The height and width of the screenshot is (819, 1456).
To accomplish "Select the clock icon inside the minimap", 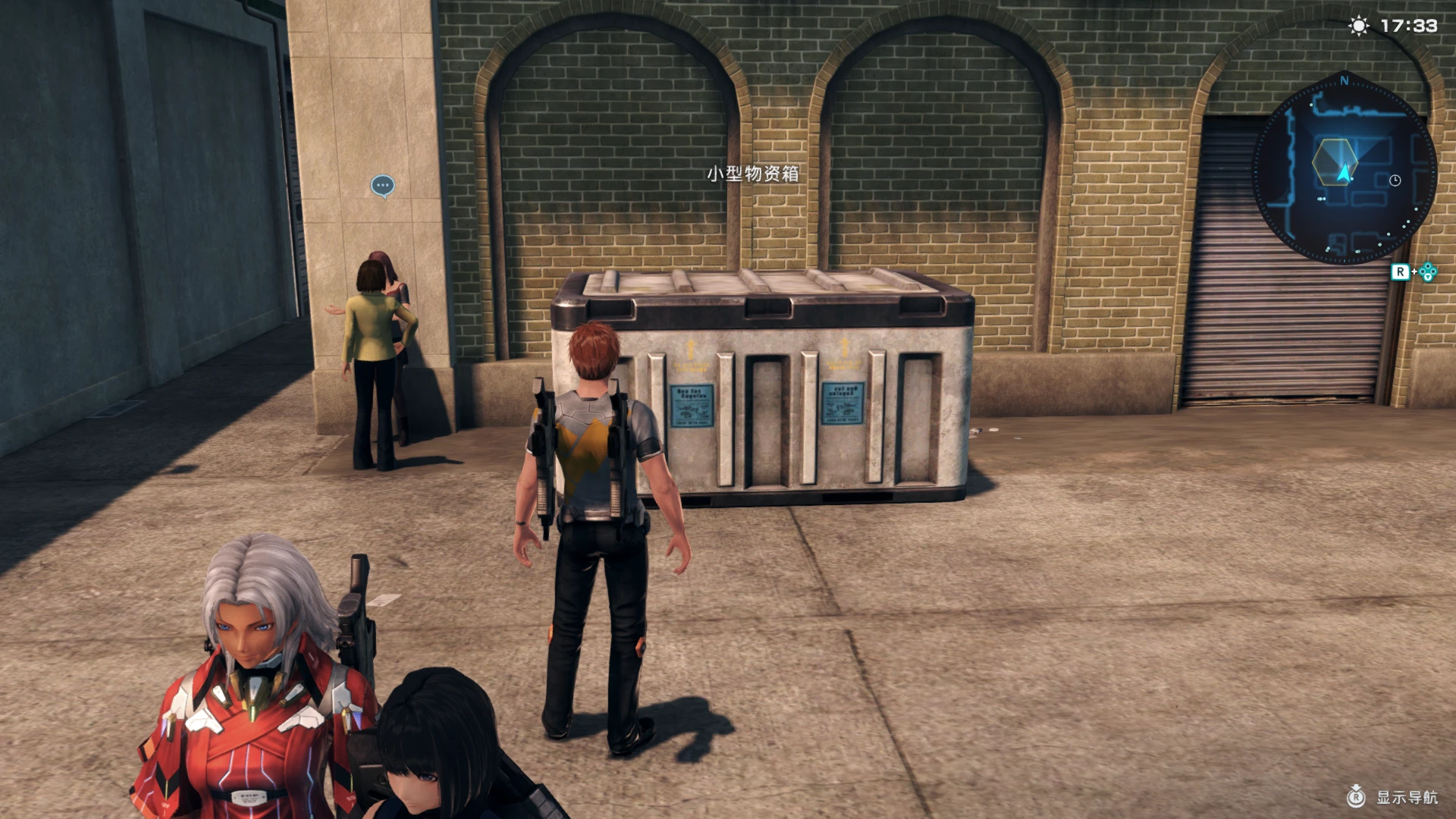I will [x=1395, y=180].
